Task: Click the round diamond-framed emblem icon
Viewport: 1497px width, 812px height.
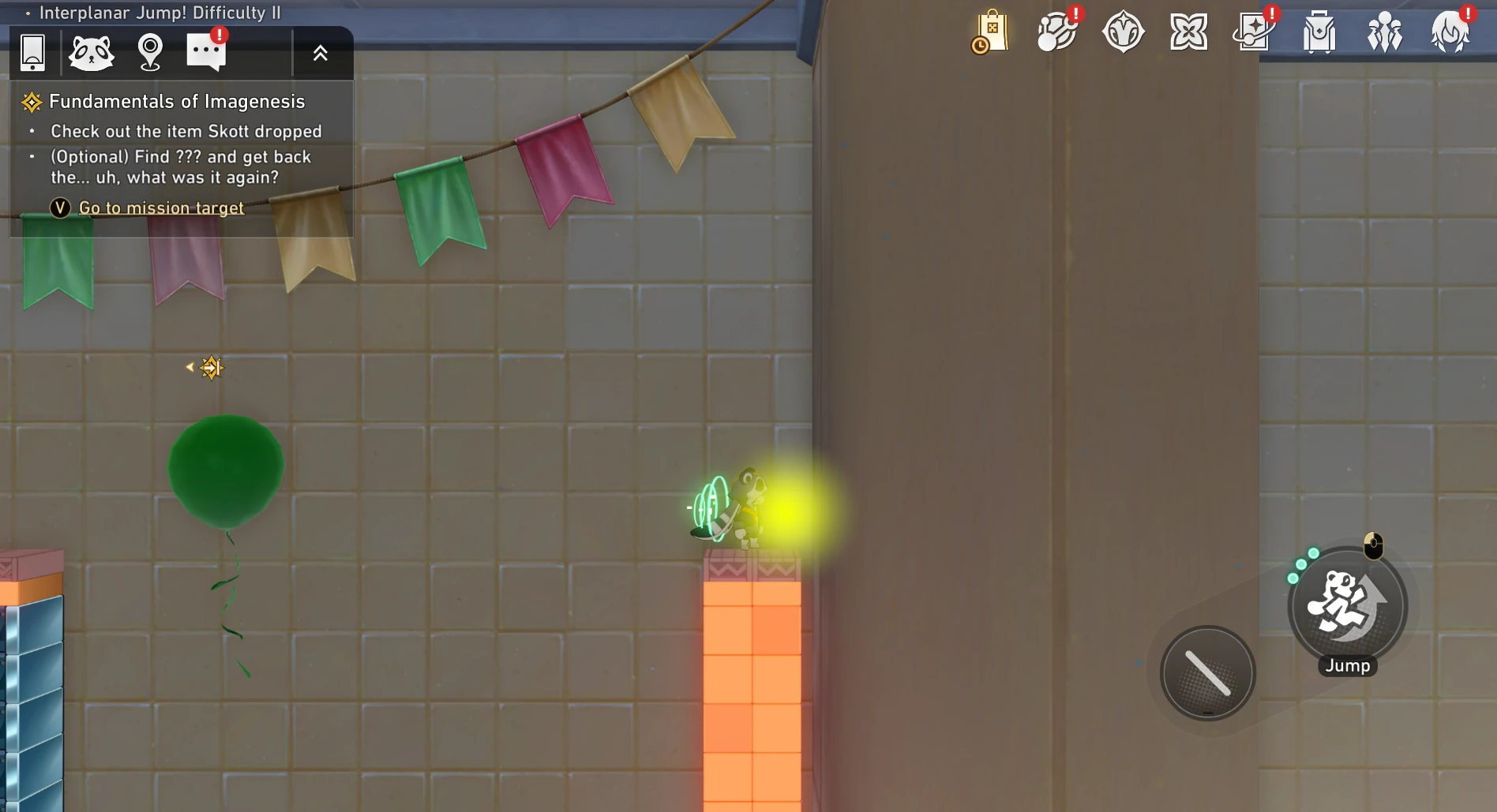Action: point(1123,32)
